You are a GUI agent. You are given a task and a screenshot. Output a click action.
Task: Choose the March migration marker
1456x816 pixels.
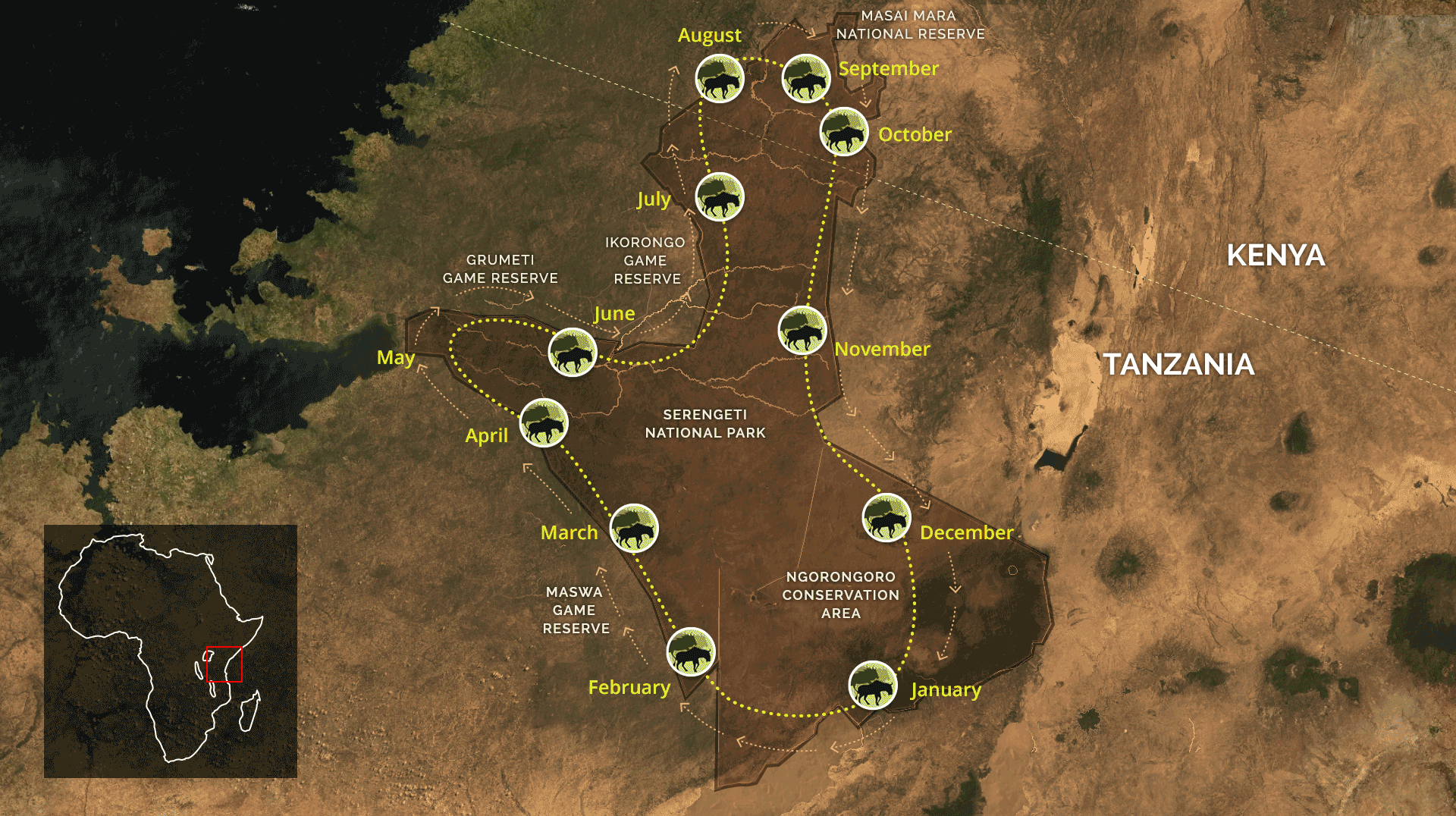tap(634, 528)
